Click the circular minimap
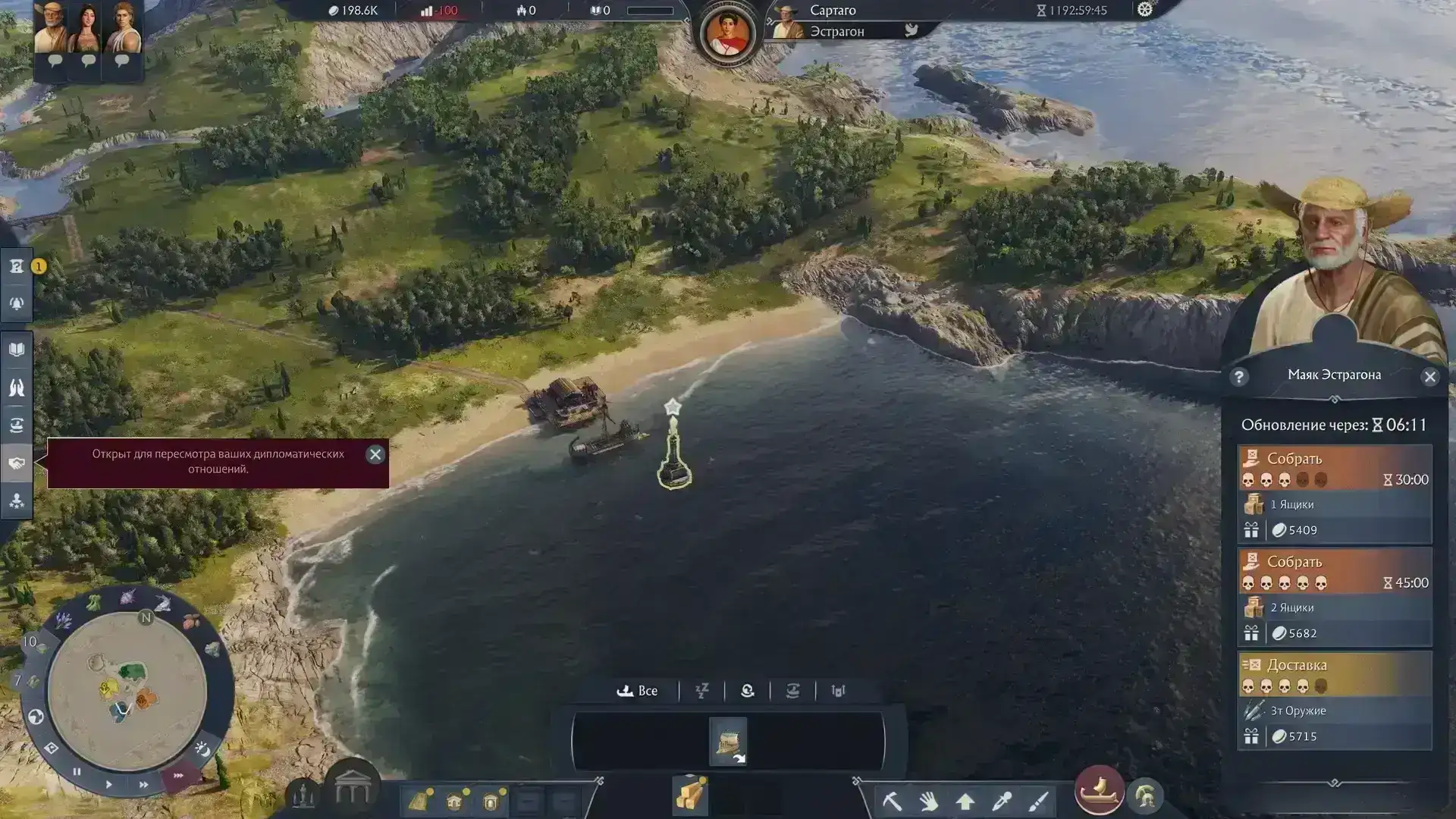1456x819 pixels. click(127, 689)
